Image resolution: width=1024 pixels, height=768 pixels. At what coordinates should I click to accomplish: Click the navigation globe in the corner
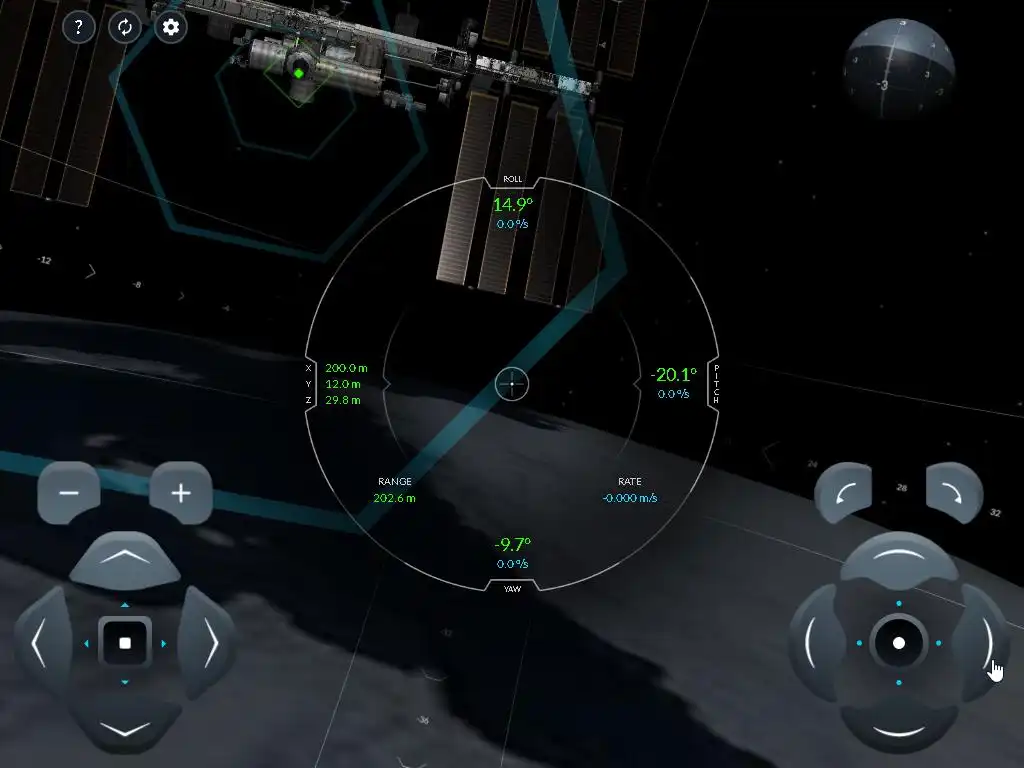pyautogui.click(x=897, y=70)
